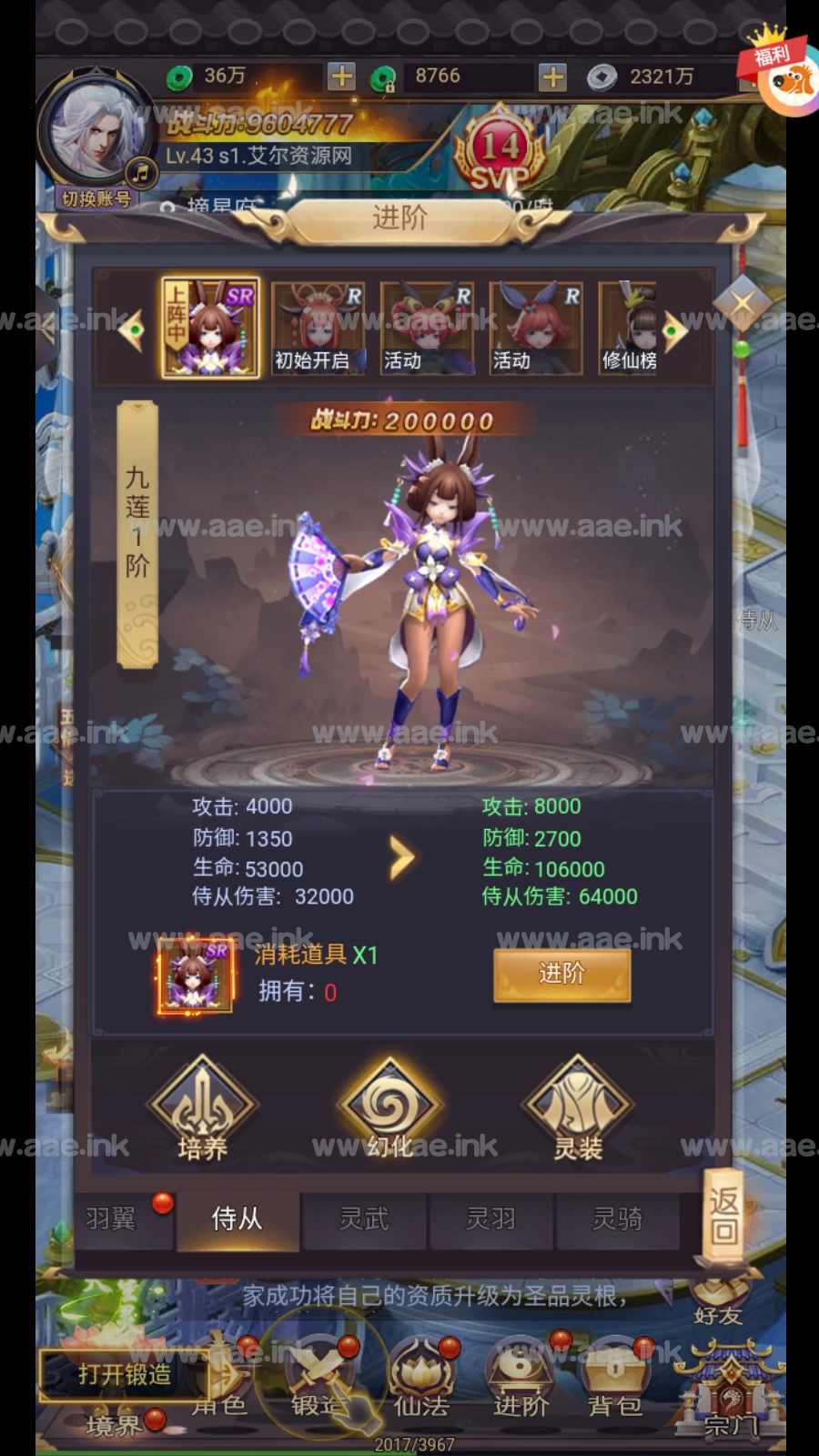Show previous attendants with the left arrow

click(133, 330)
